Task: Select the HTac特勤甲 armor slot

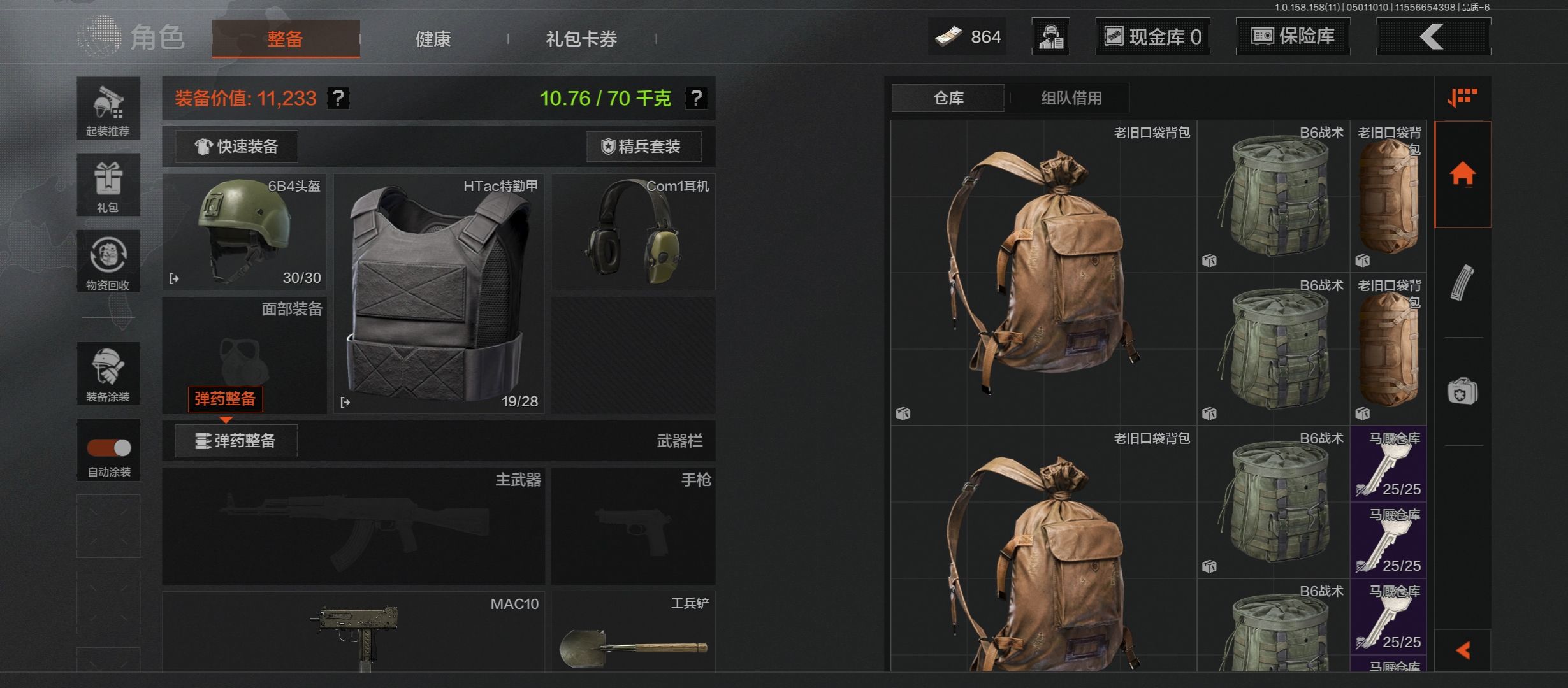Action: 439,294
